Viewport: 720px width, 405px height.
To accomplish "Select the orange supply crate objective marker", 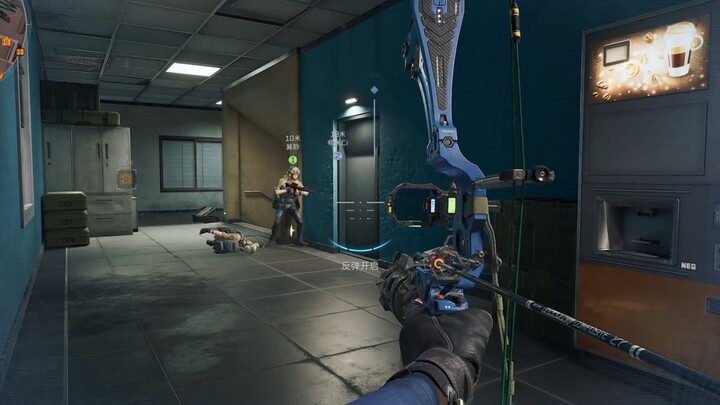I will (x=126, y=178).
